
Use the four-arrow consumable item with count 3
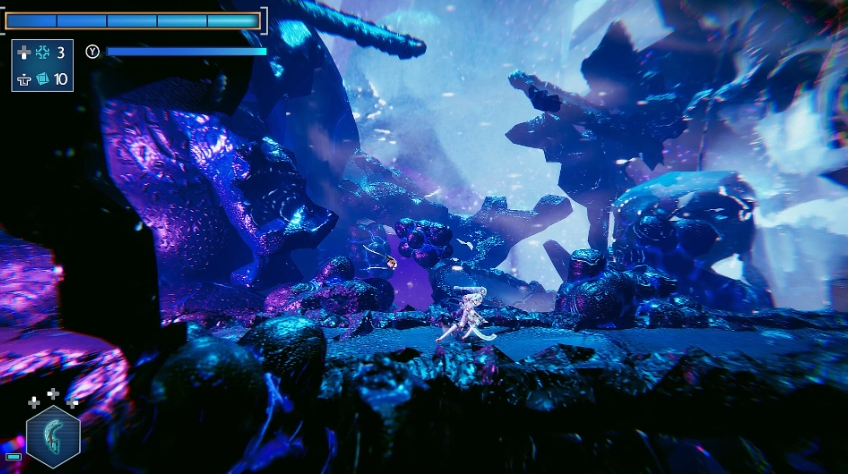[42, 53]
